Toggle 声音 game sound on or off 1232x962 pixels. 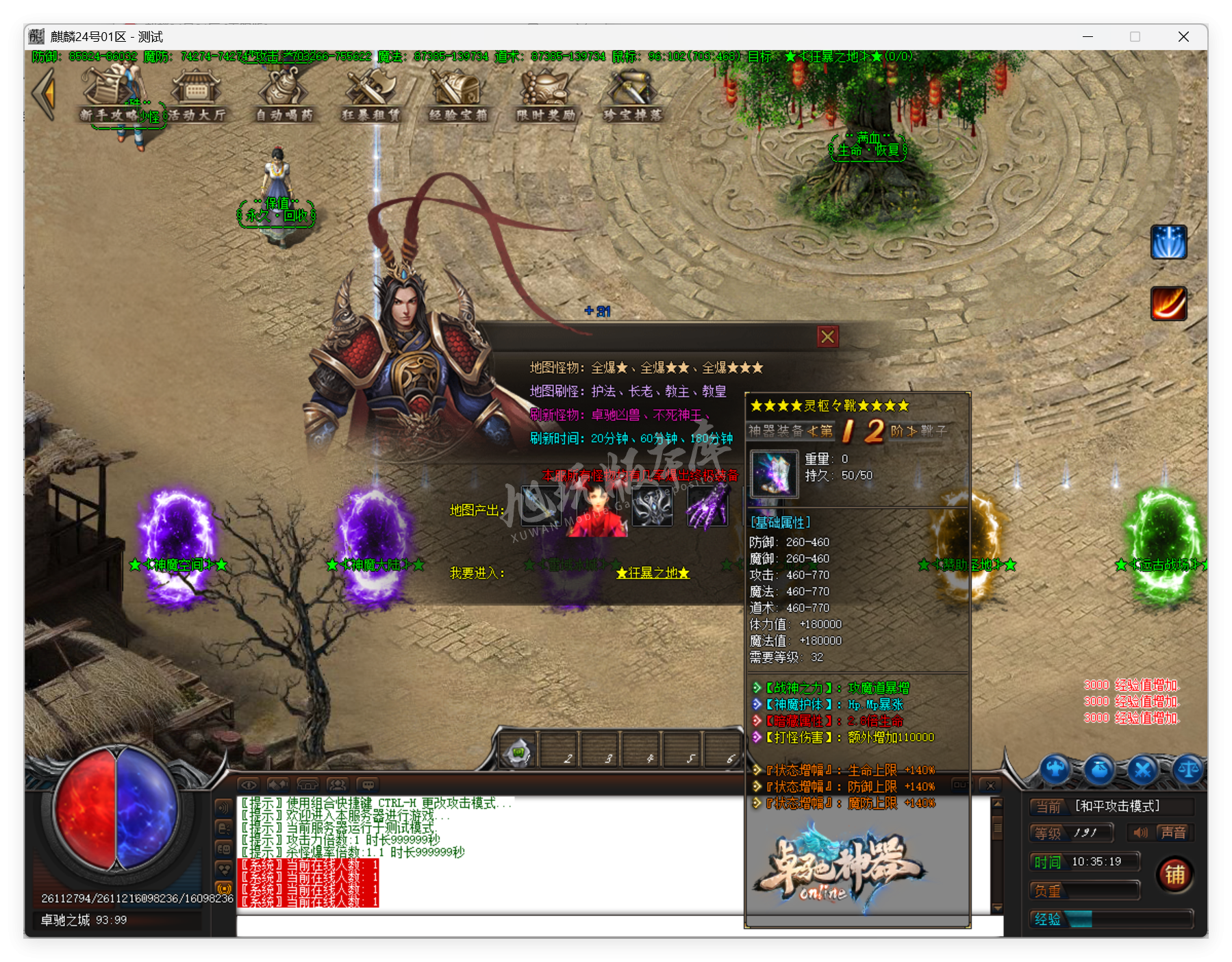click(x=1173, y=833)
